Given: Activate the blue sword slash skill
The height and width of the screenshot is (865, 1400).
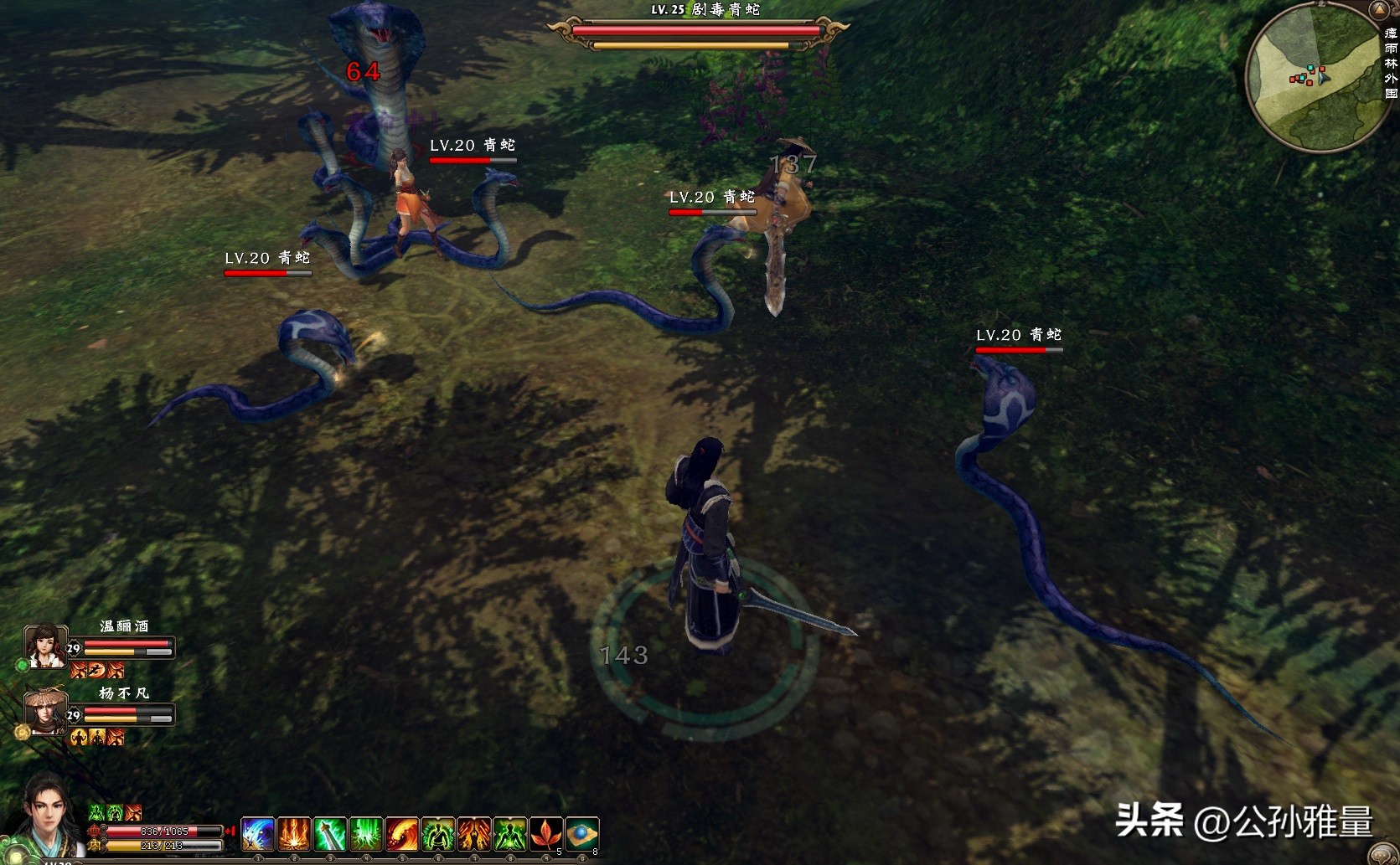Looking at the screenshot, I should (x=258, y=835).
